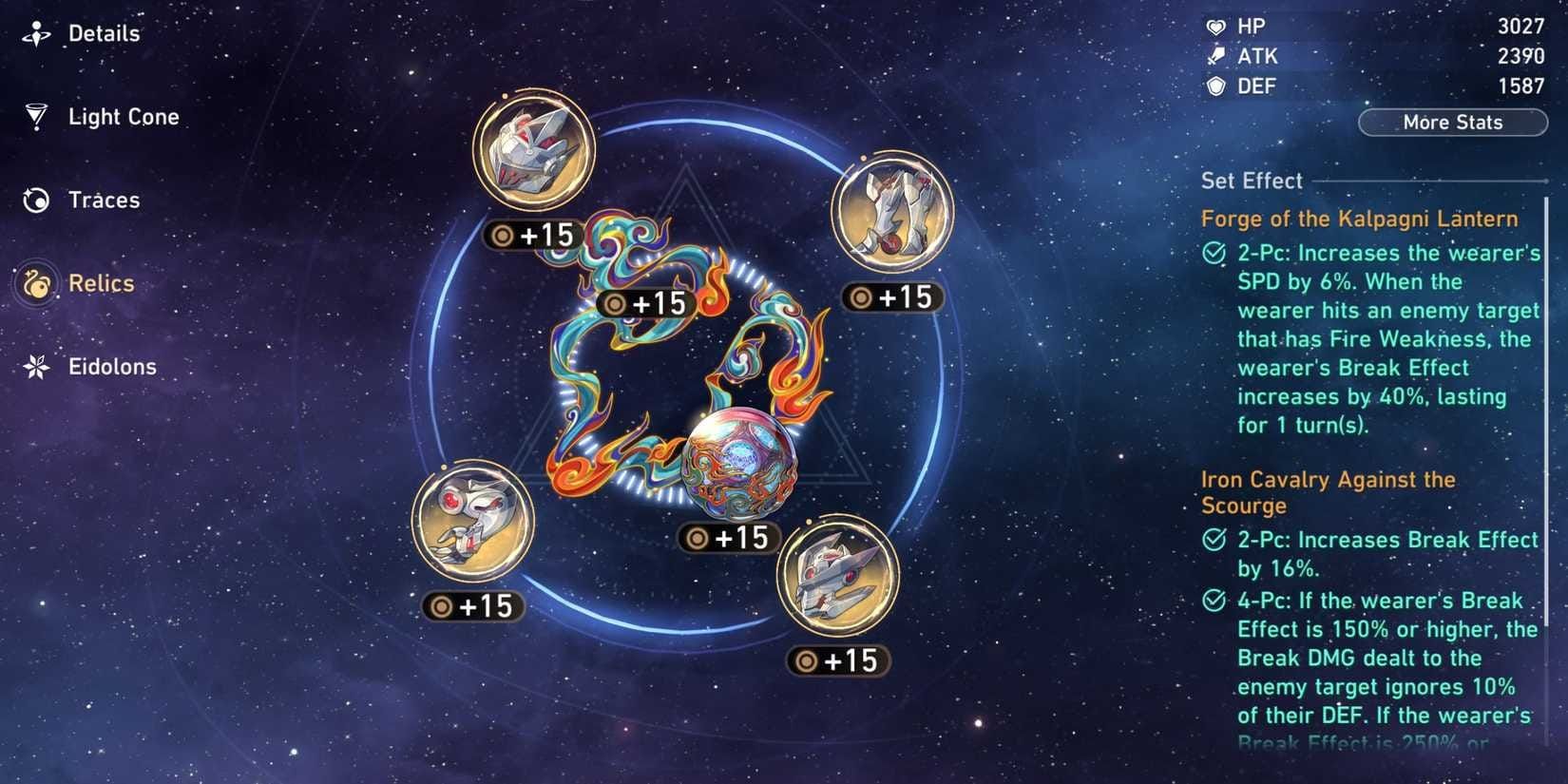Click the Iron Cavalry 4-Pc checkmark
Screen dimensions: 1568x784
1213,601
